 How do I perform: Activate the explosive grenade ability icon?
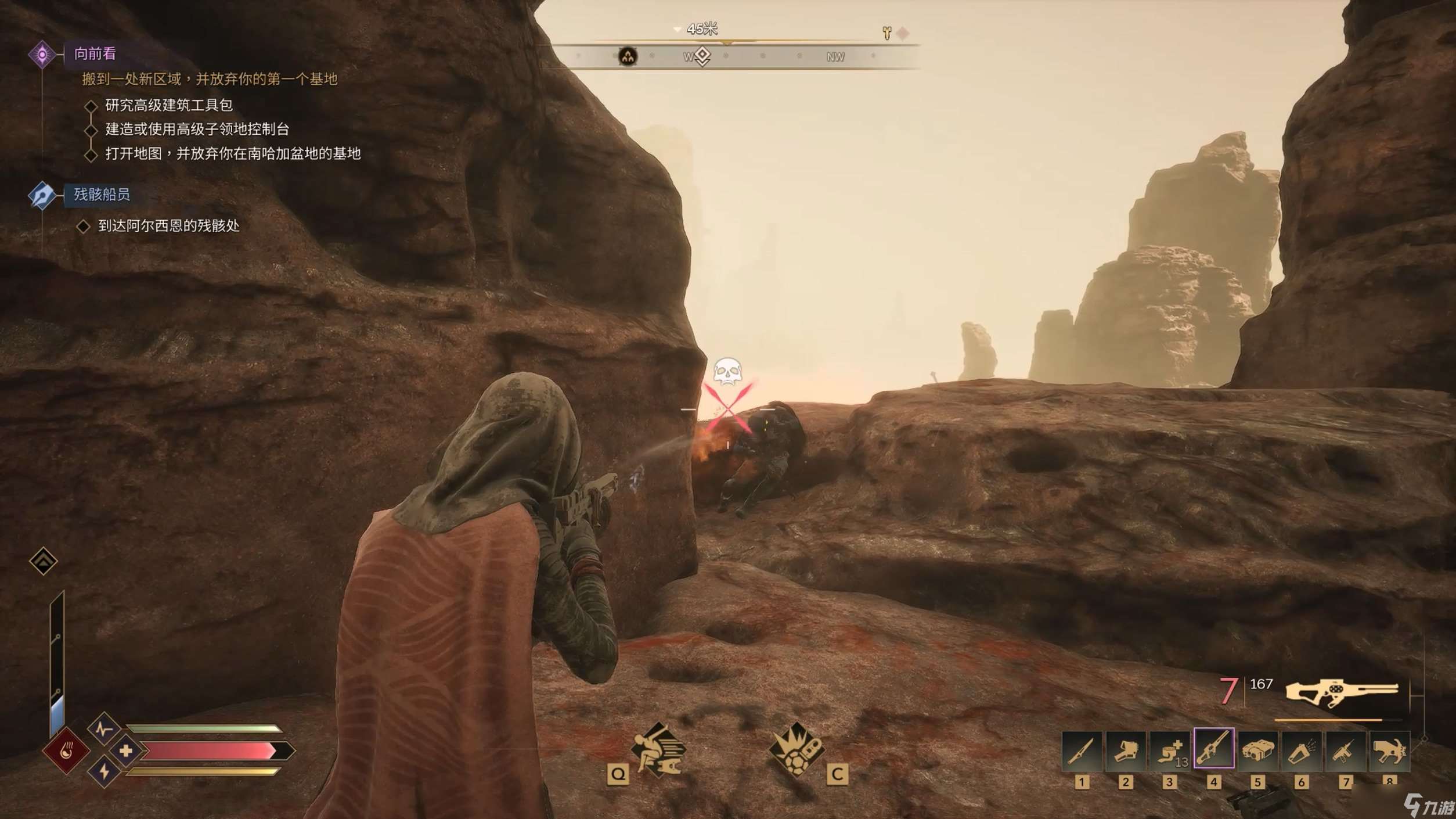pyautogui.click(x=797, y=750)
